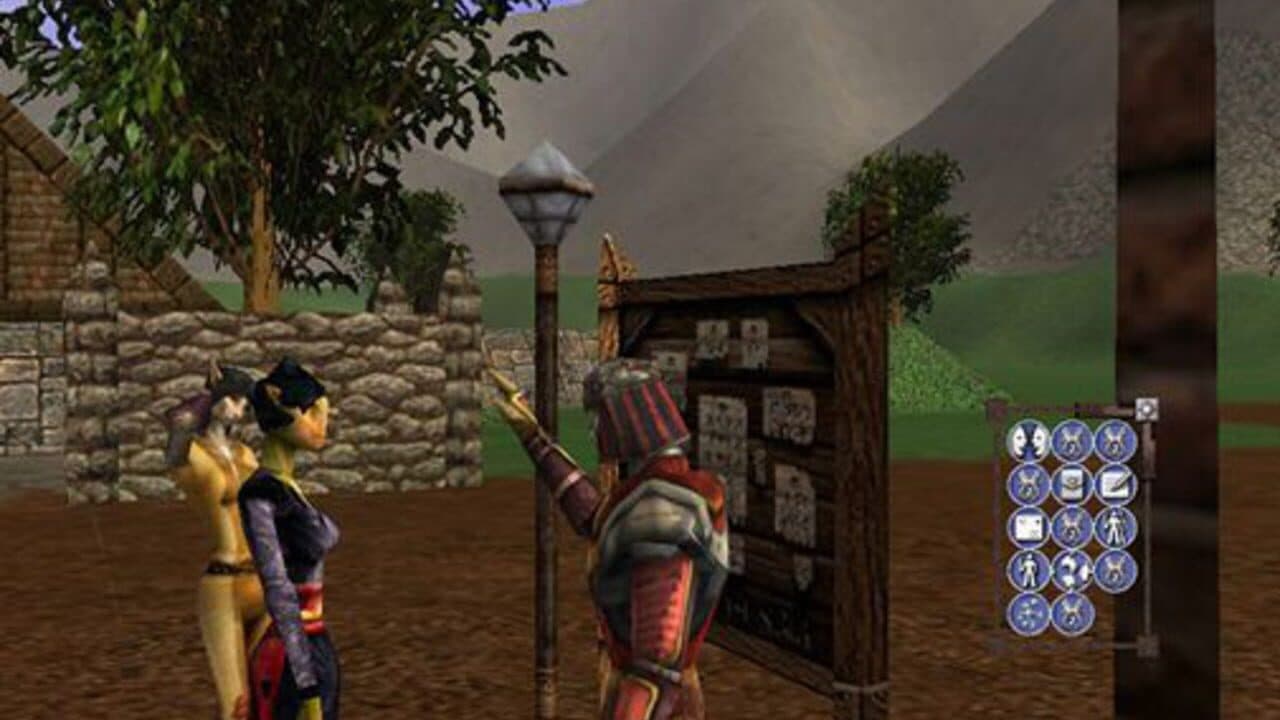Viewport: 1280px width, 720px height.
Task: Open the map parchment icon
Action: click(x=1028, y=527)
